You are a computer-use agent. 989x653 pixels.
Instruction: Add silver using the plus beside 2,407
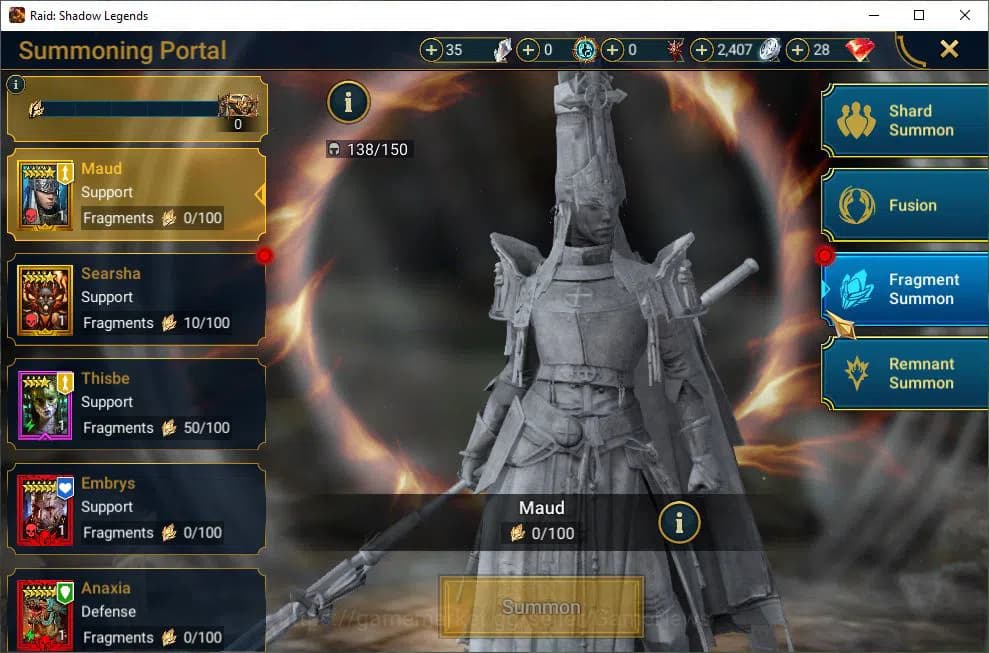[702, 50]
